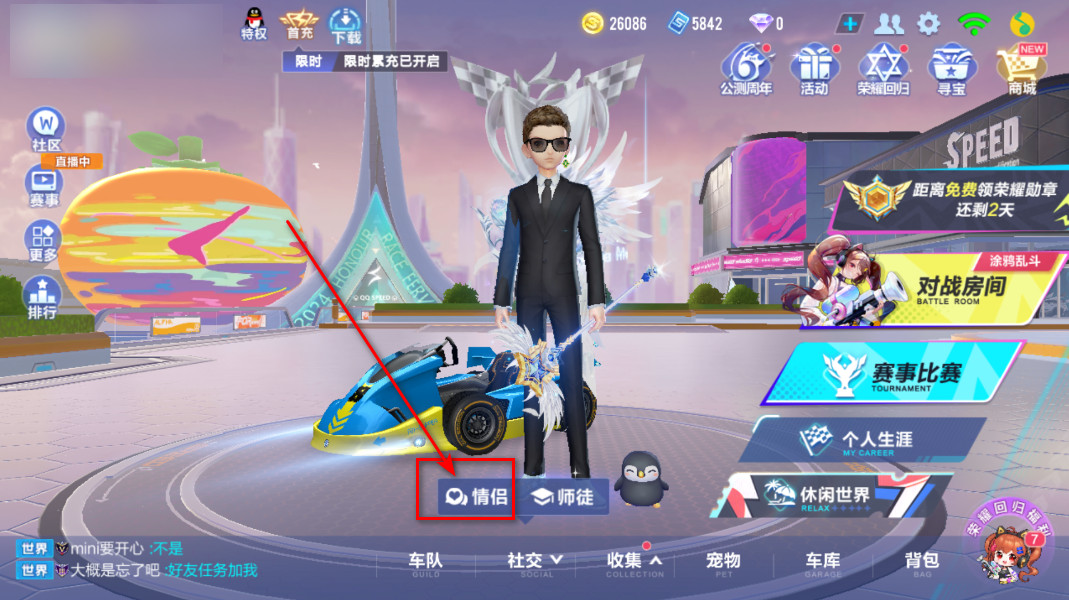Screen dimensions: 1069x600
Task: Open the 下载 download icon
Action: (346, 24)
